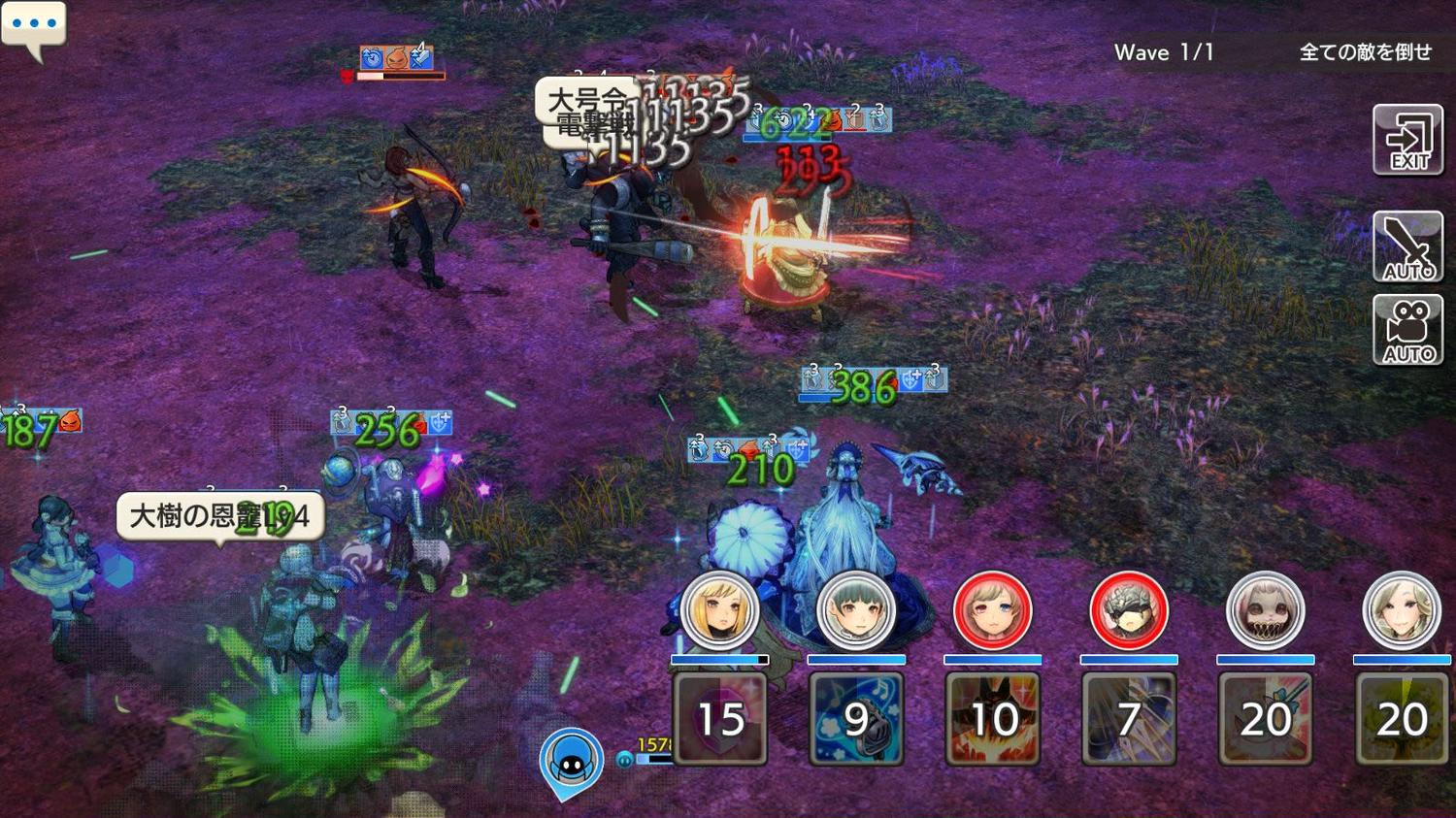Image resolution: width=1456 pixels, height=818 pixels.
Task: Activate the fiery explosion skill showing 10
Action: point(992,718)
